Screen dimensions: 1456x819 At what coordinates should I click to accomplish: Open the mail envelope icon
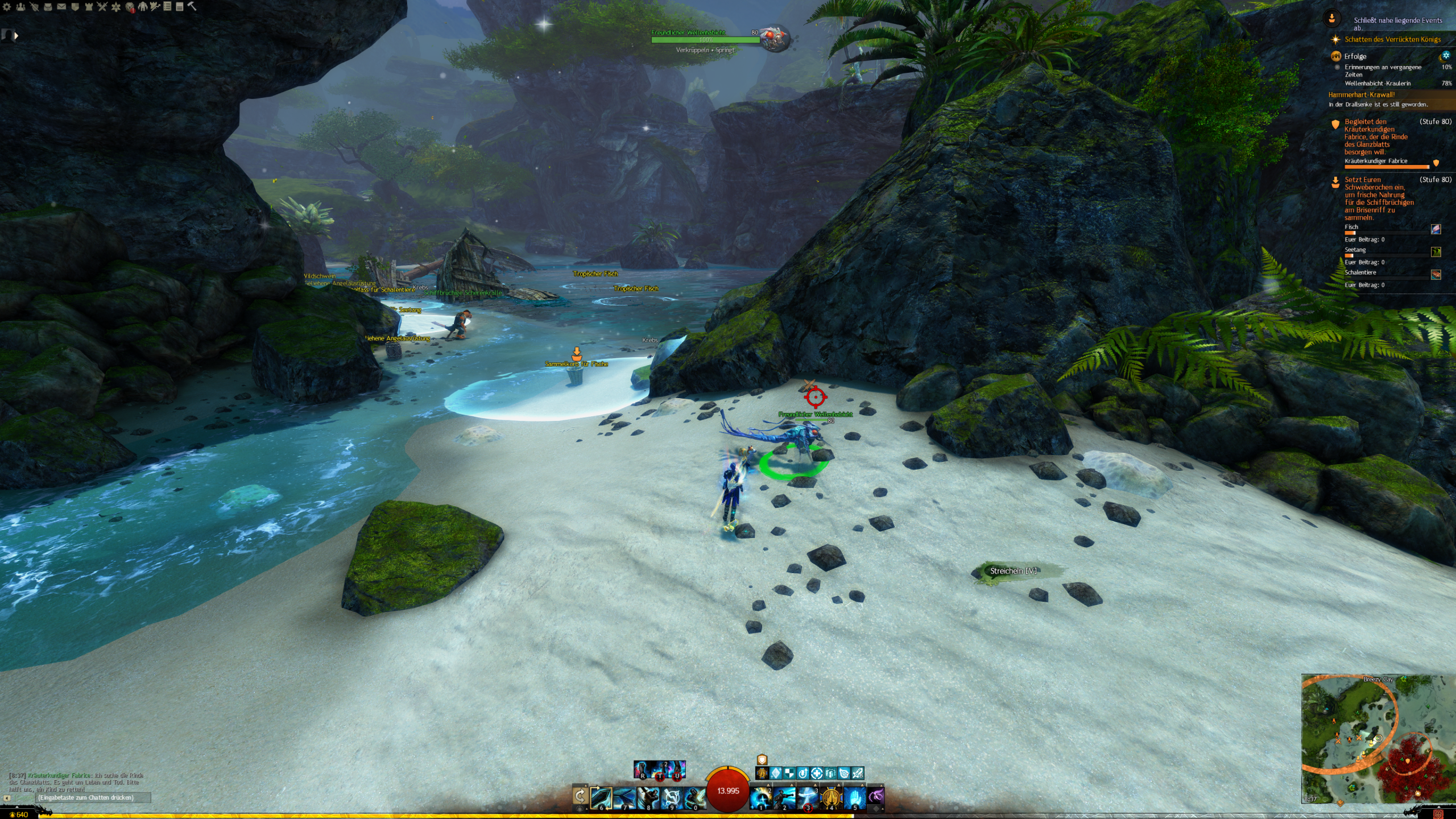coord(61,7)
